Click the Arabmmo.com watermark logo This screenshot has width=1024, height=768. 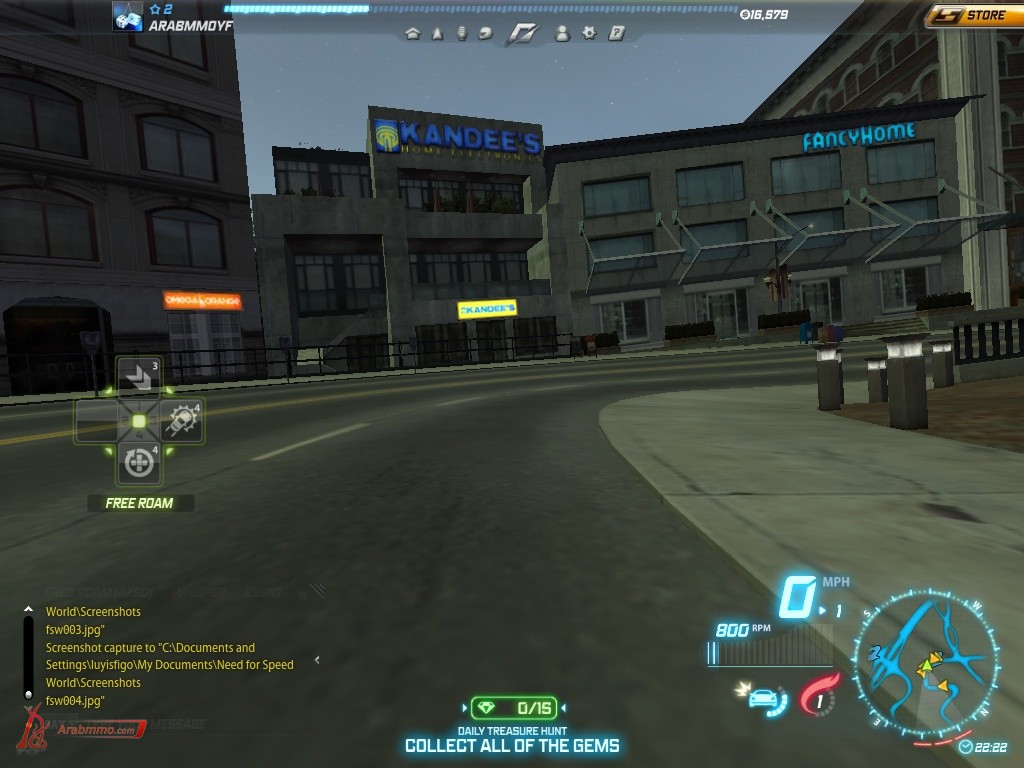coord(80,729)
